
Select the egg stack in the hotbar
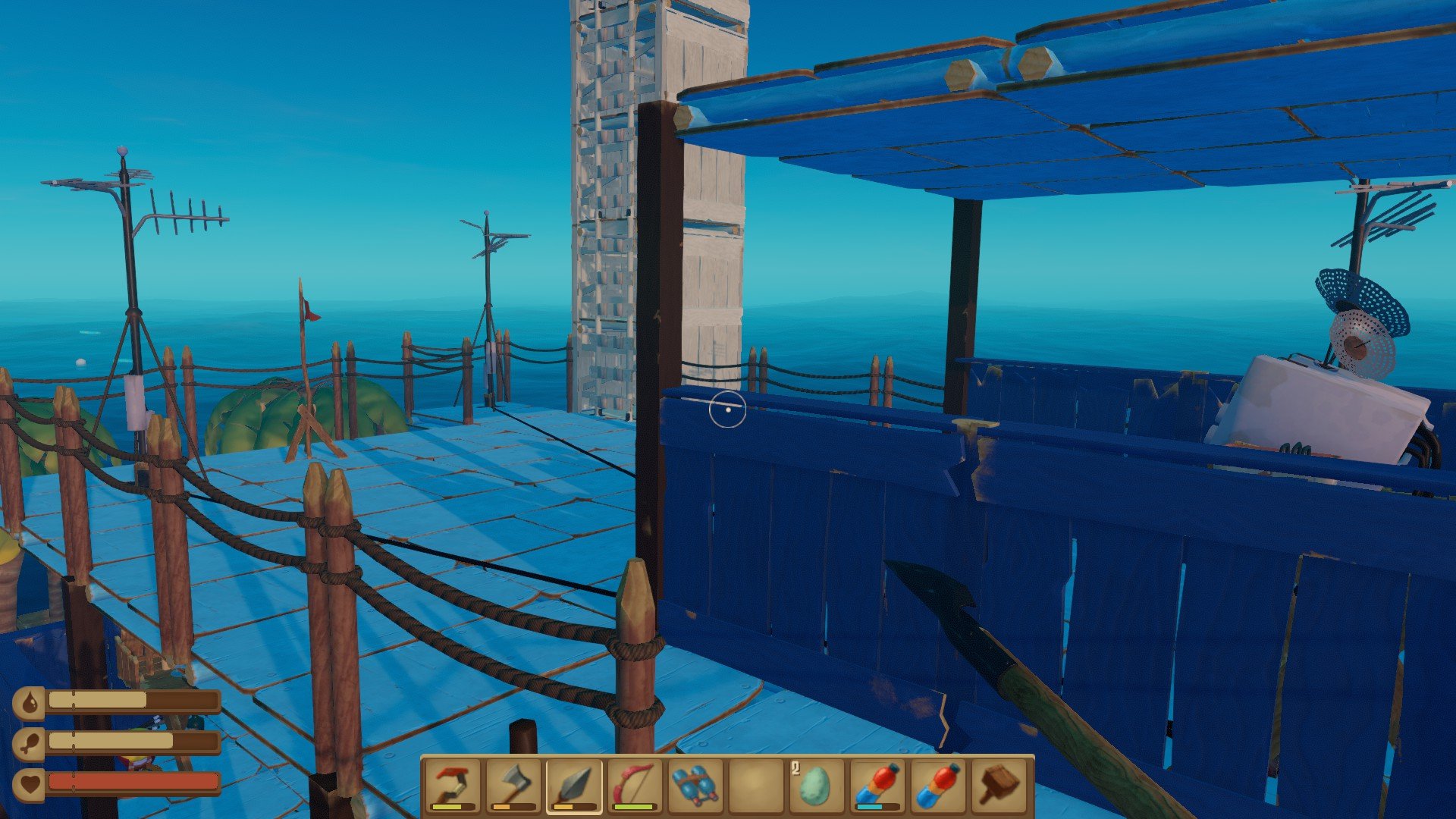pos(817,785)
